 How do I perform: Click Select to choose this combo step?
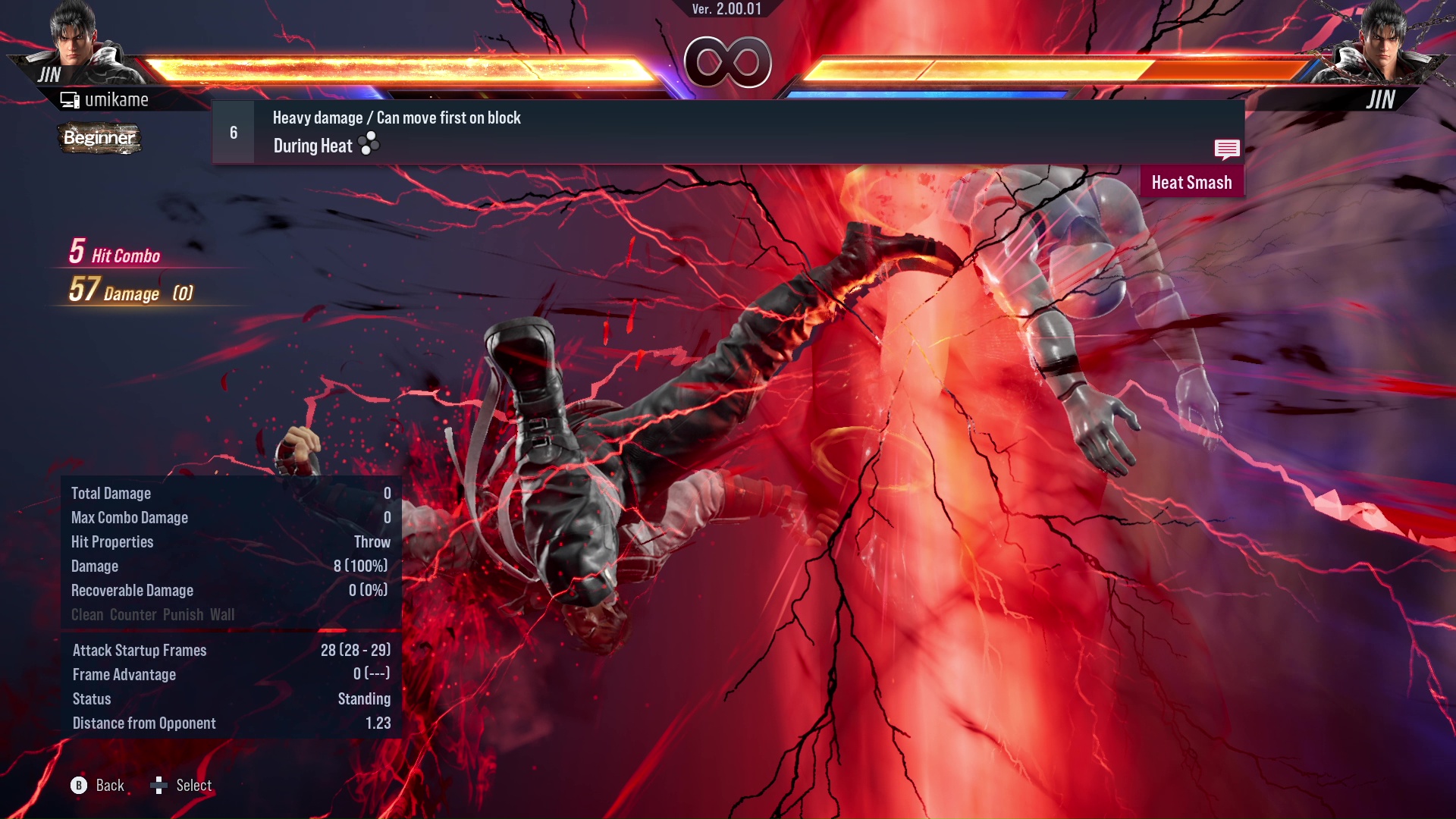[193, 785]
